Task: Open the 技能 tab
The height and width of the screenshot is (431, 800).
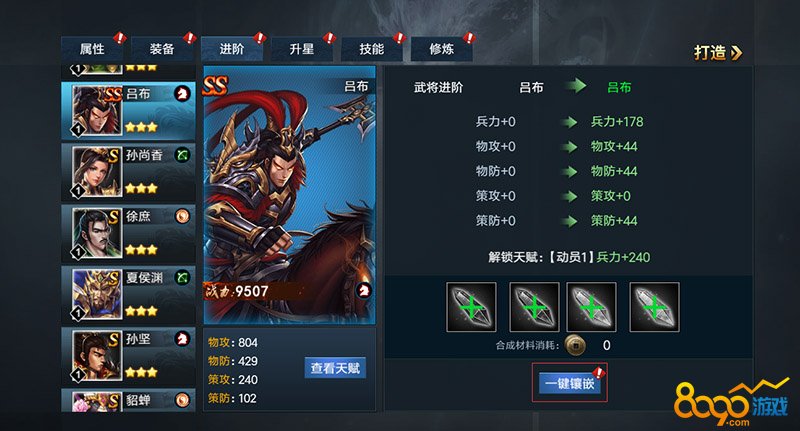Action: coord(371,49)
